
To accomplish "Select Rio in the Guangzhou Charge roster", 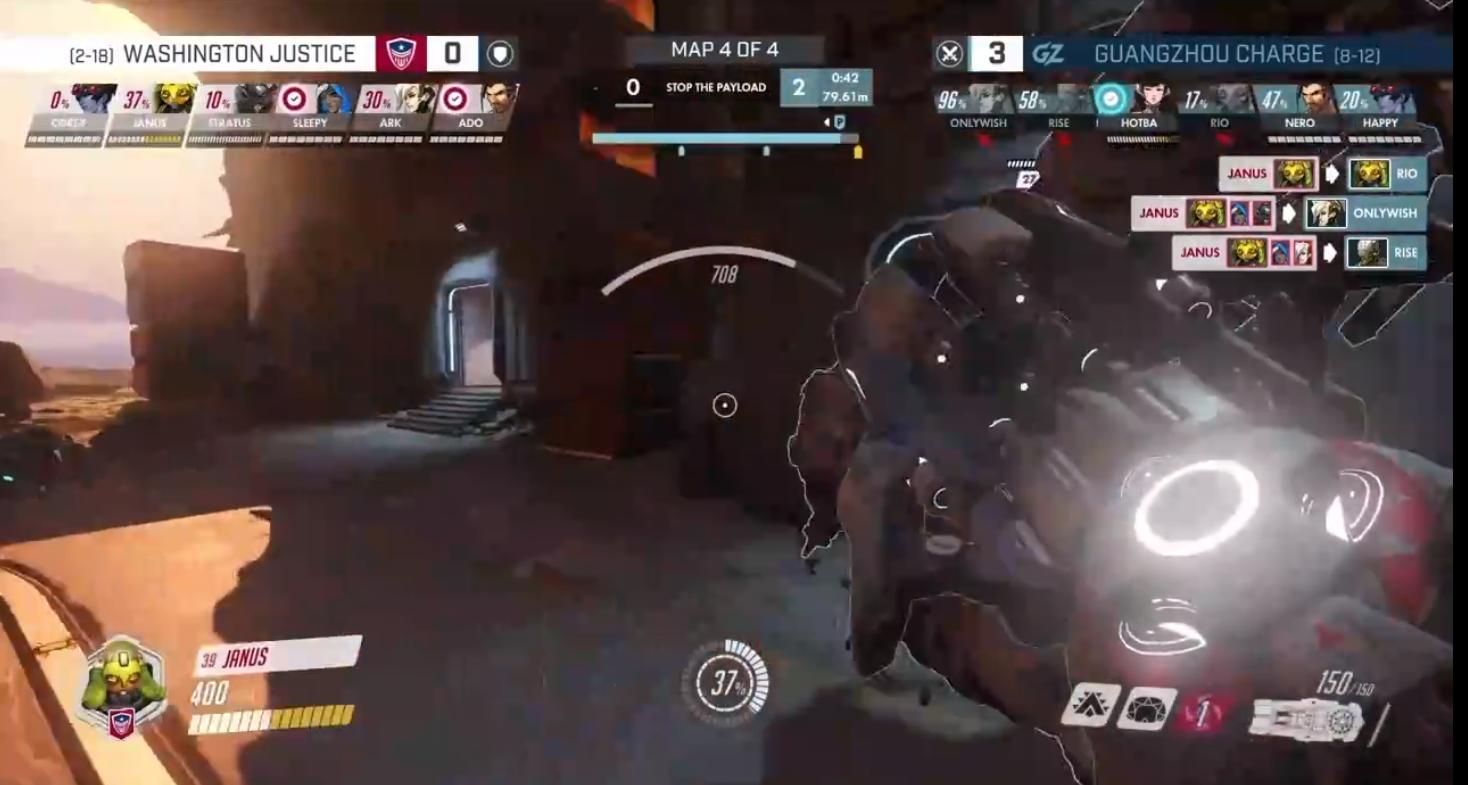I will (1232, 101).
